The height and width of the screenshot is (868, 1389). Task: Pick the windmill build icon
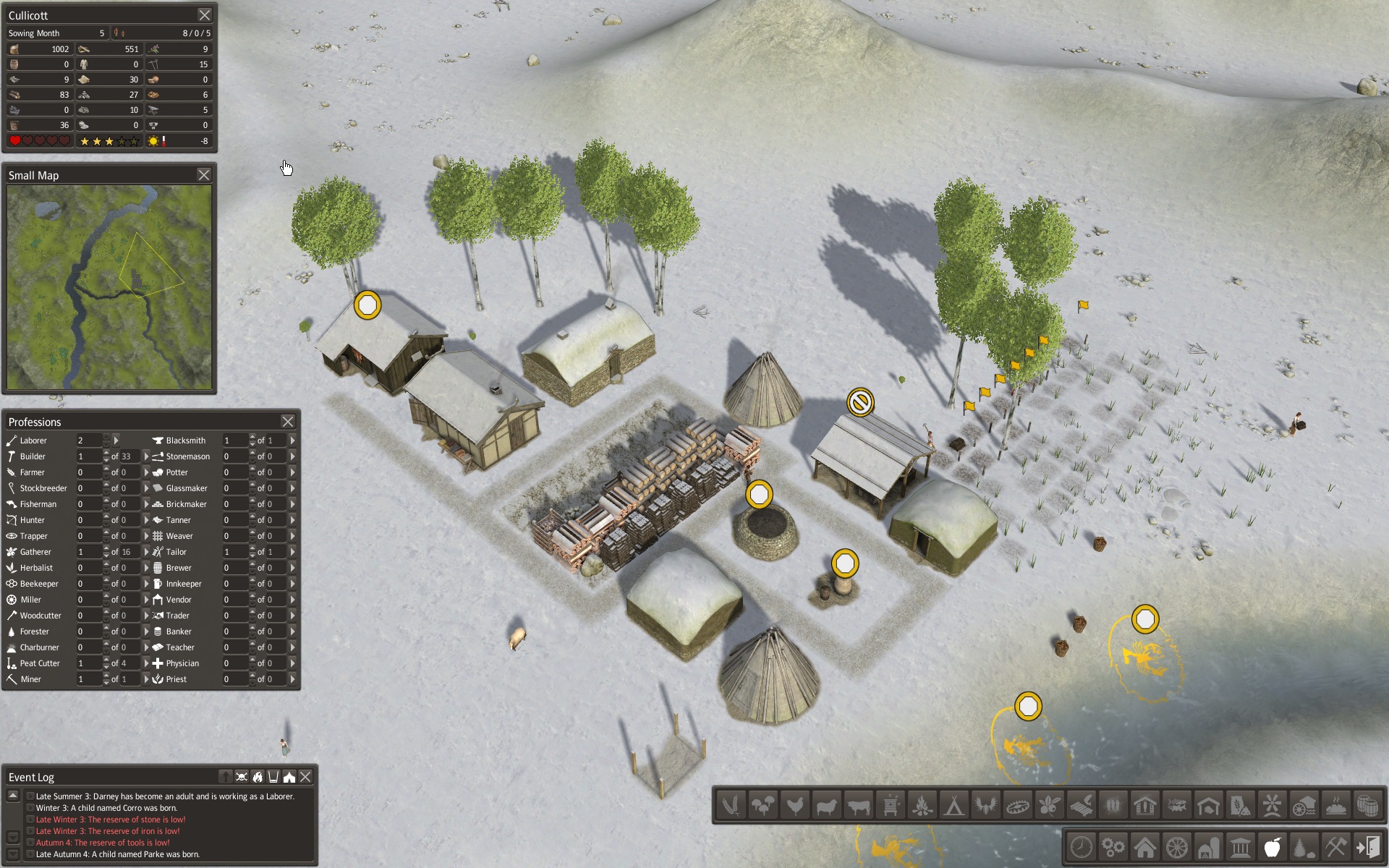[1272, 805]
